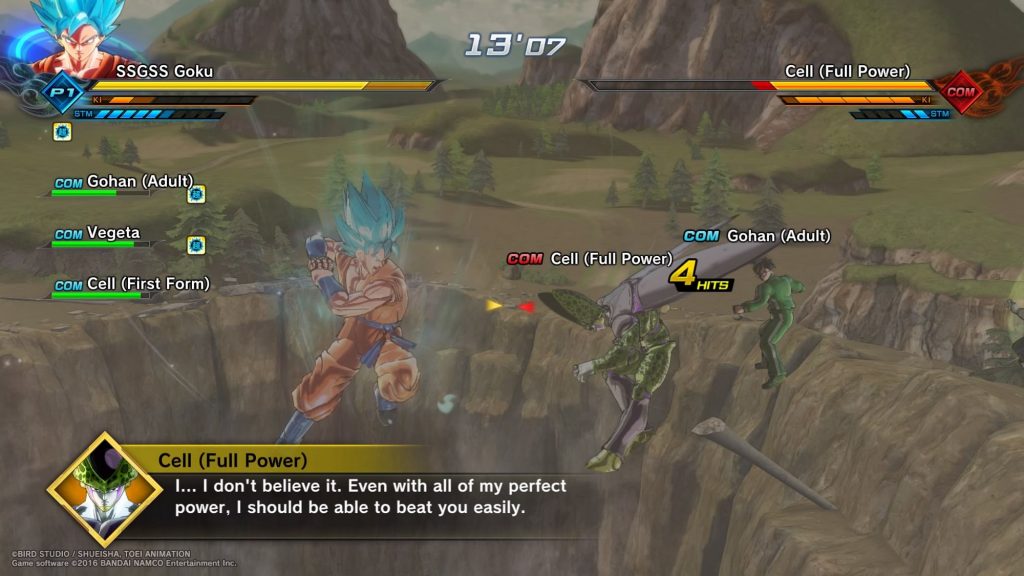Select the floating Gohan (Adult) name tag
1024x576 pixels.
tap(757, 236)
